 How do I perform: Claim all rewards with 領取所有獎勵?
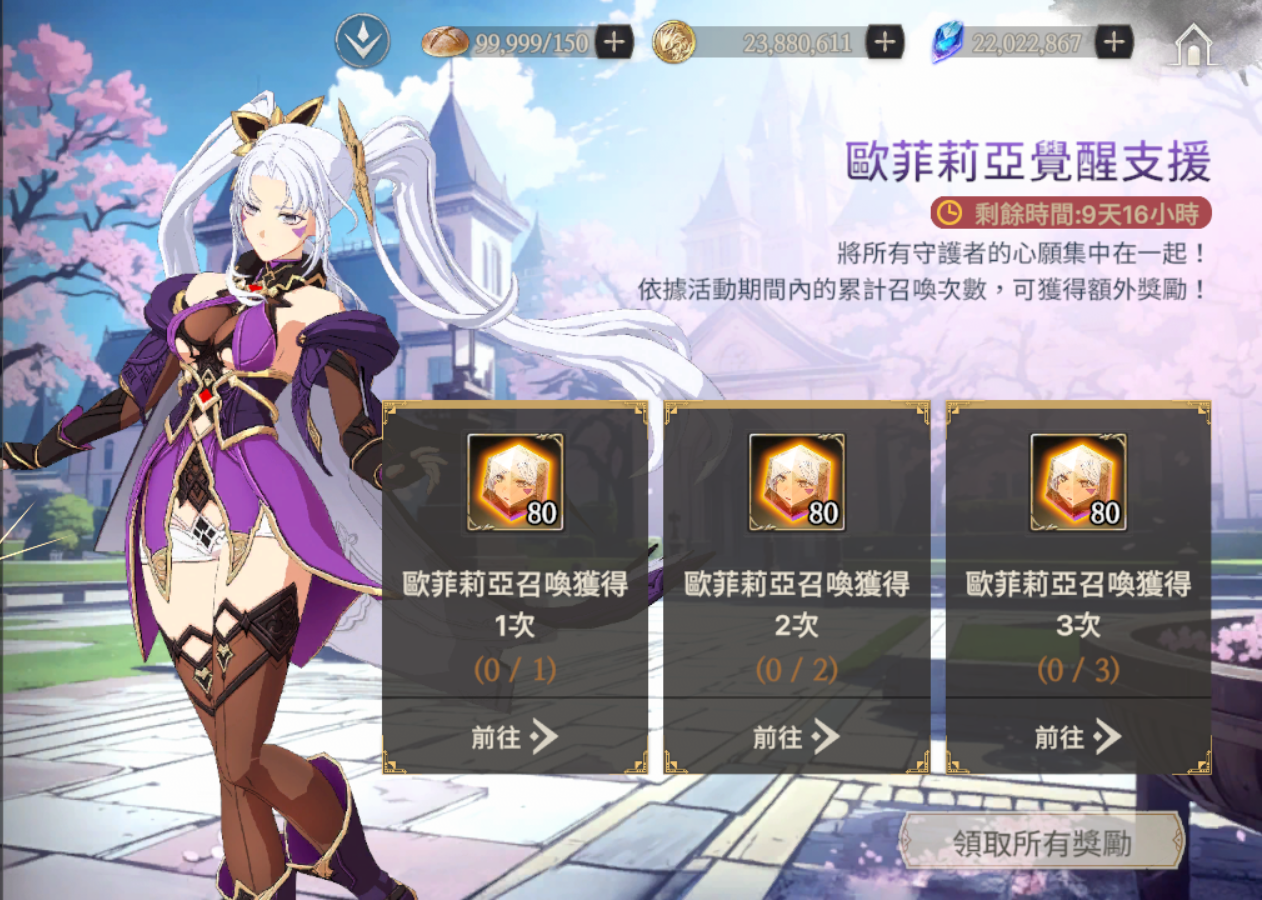(1042, 843)
